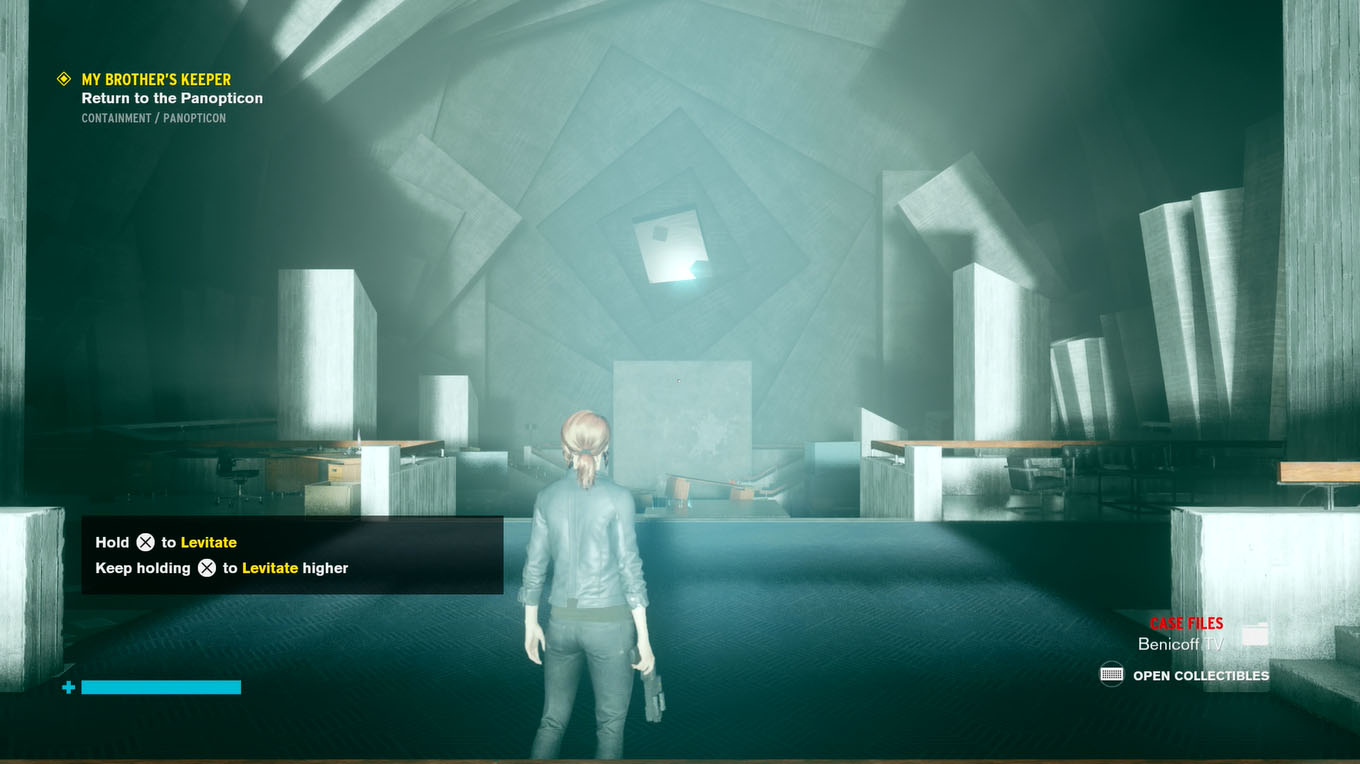Image resolution: width=1360 pixels, height=764 pixels.
Task: Click the 'CONTAINMENT / PANOPTICON' location label
Action: [x=153, y=117]
